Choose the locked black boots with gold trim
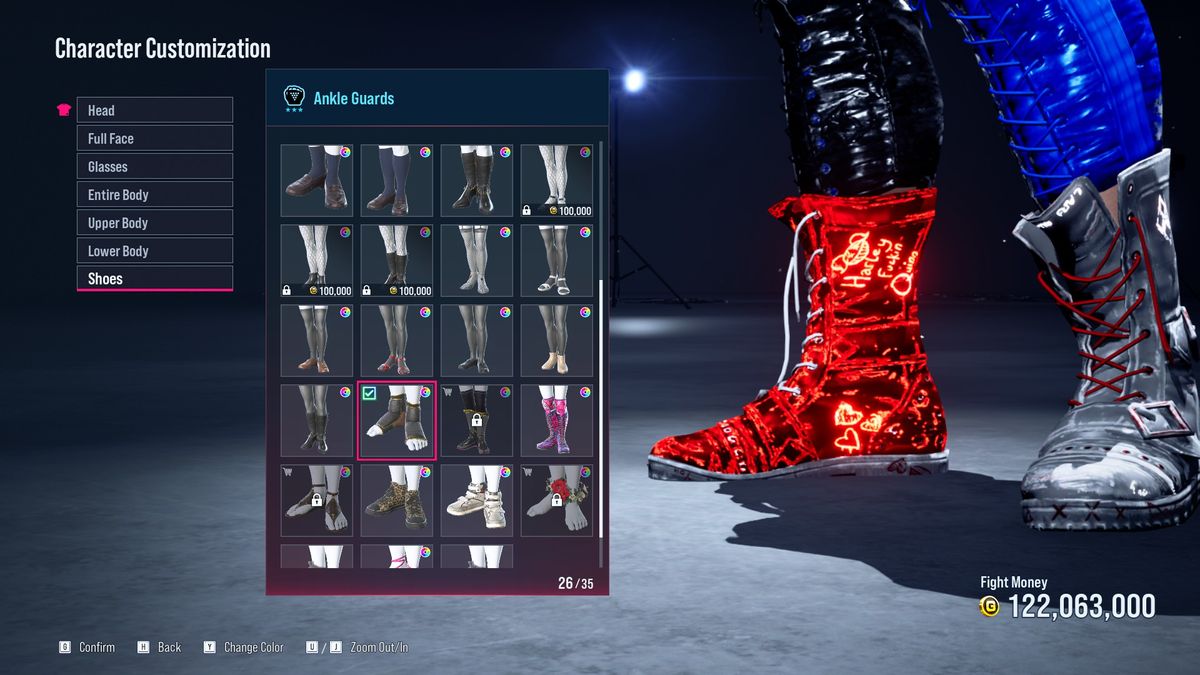This screenshot has width=1200, height=675. pyautogui.click(x=477, y=421)
